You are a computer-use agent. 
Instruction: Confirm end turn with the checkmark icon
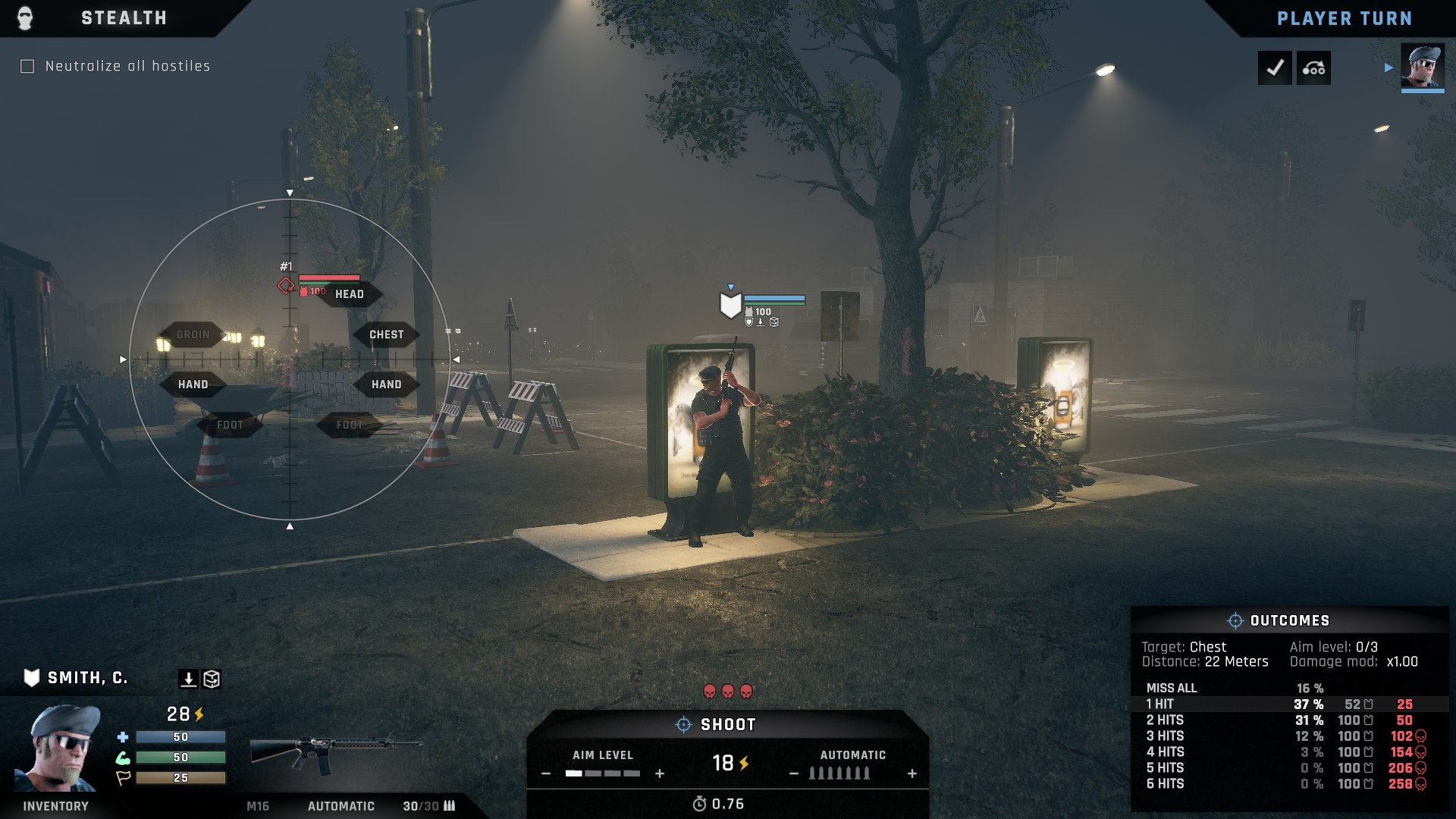pos(1275,67)
